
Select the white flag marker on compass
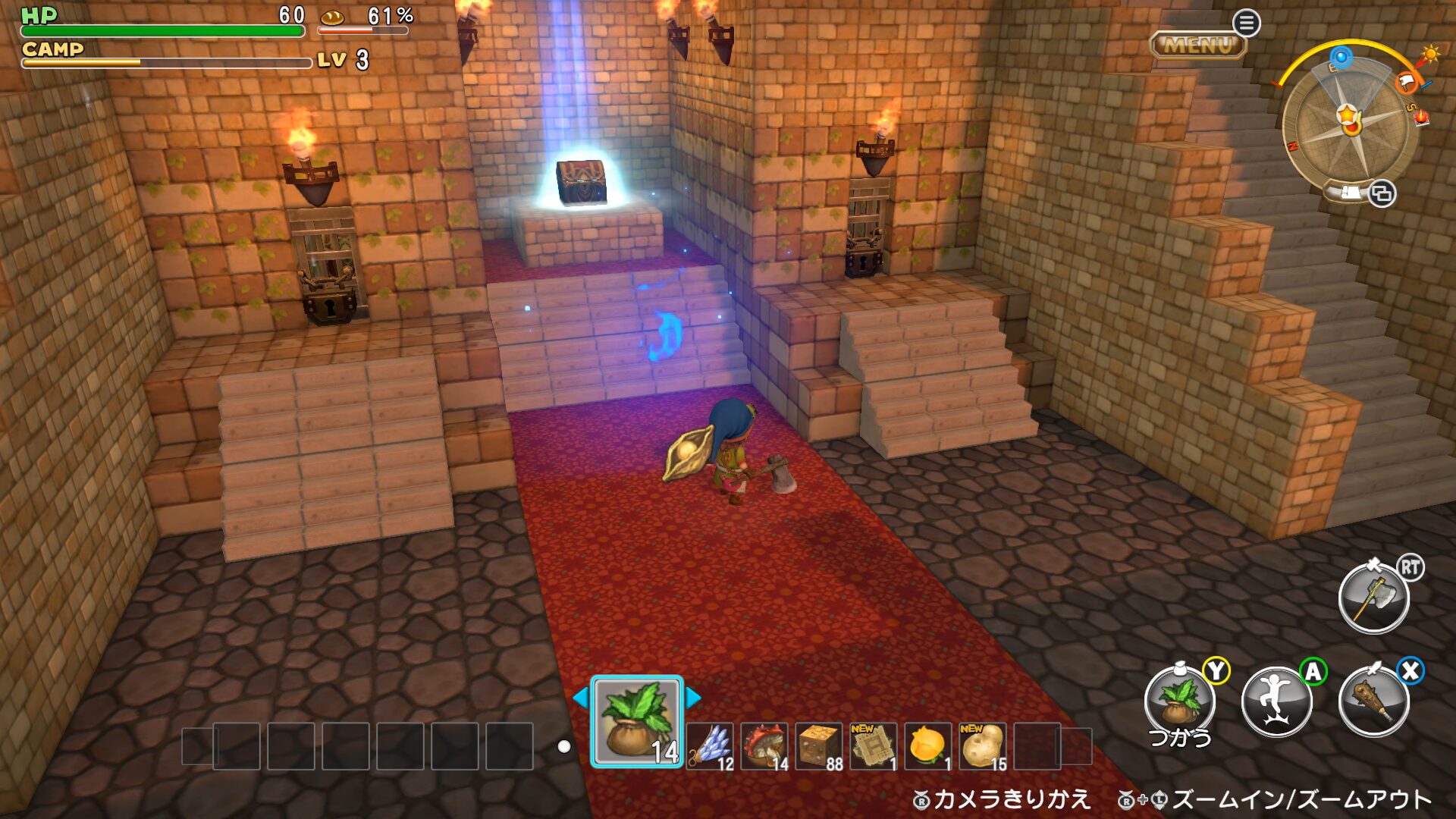1405,80
